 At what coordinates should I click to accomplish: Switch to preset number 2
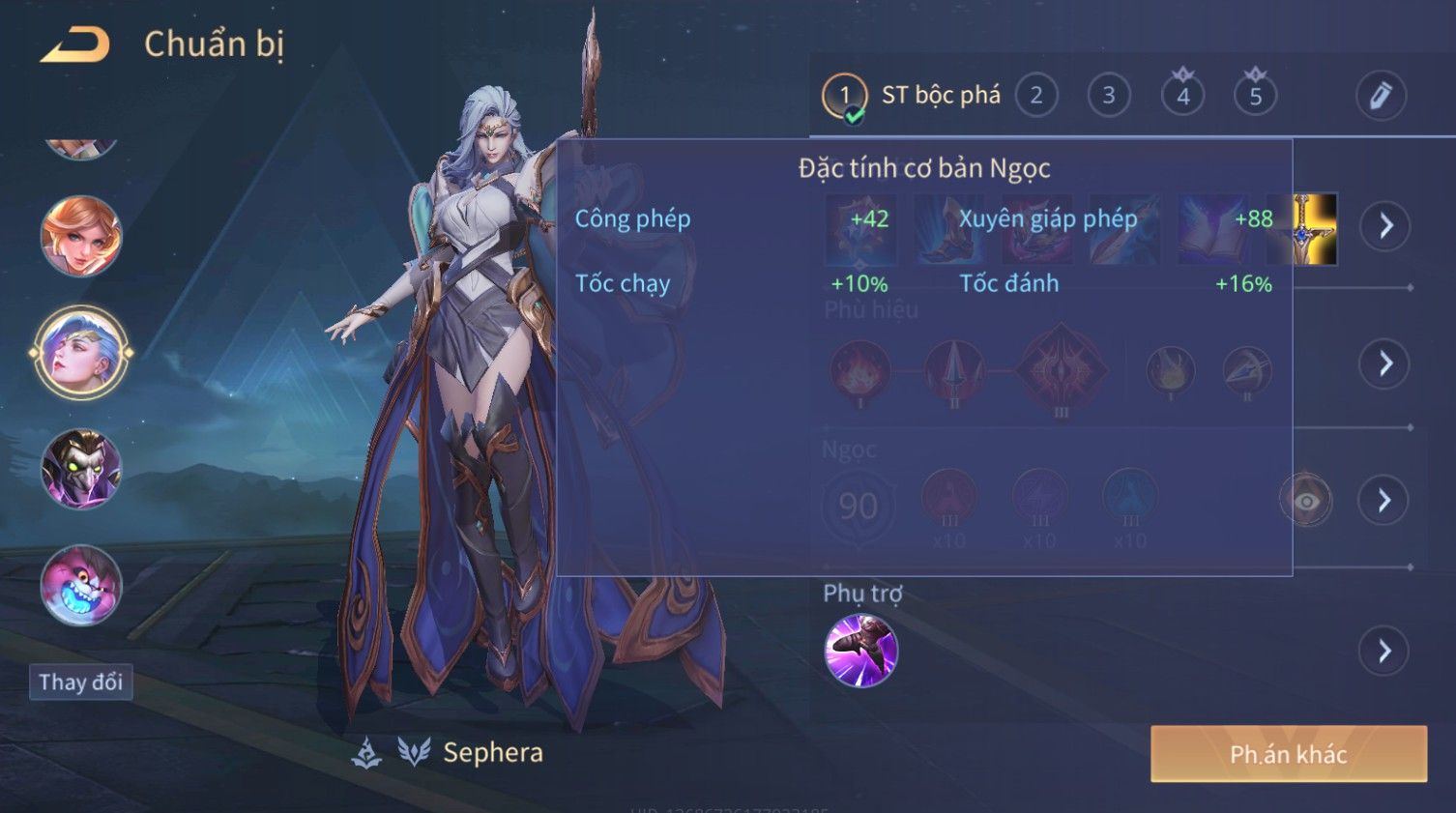[1035, 96]
